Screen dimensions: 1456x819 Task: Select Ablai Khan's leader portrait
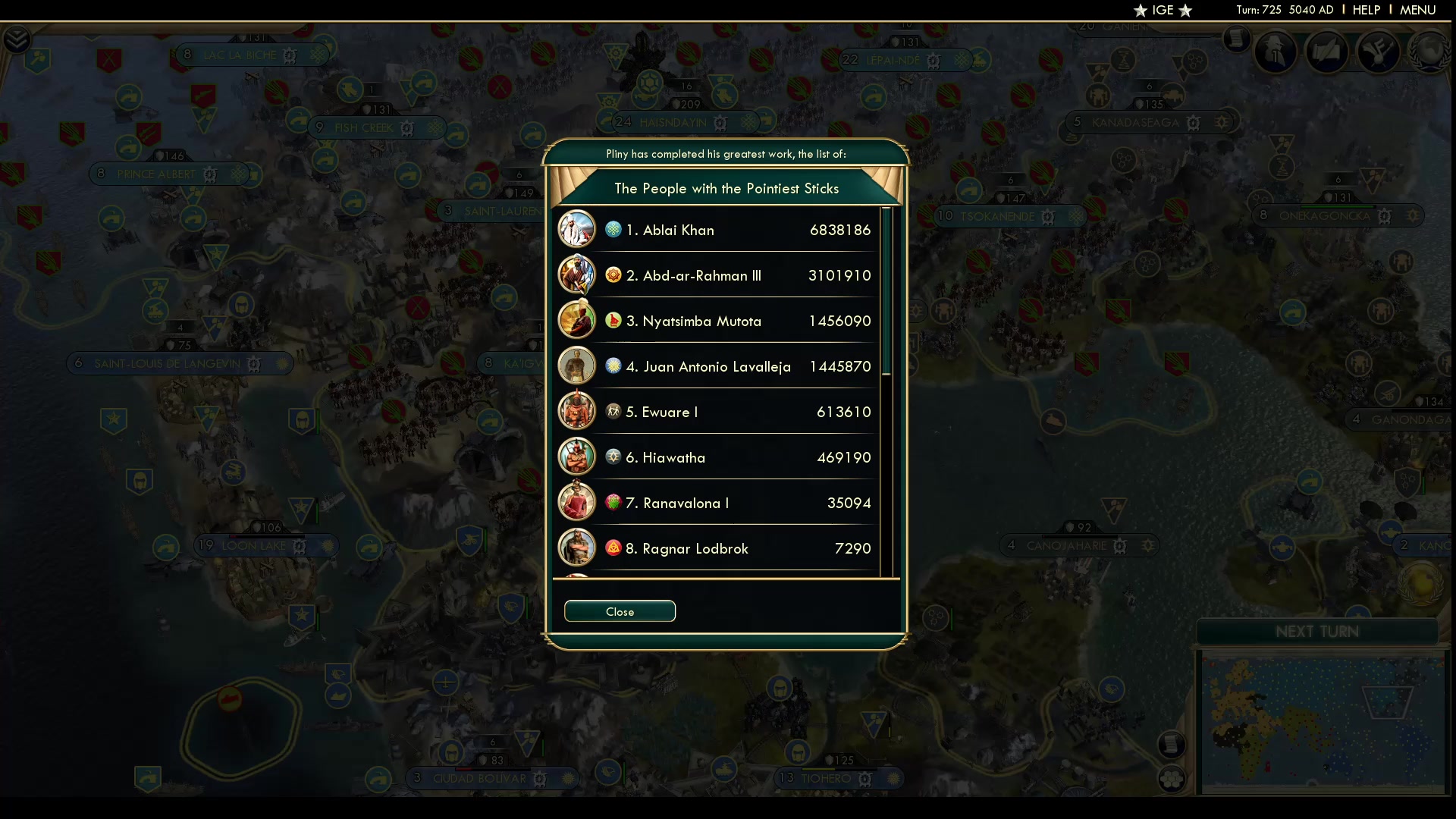click(x=577, y=229)
